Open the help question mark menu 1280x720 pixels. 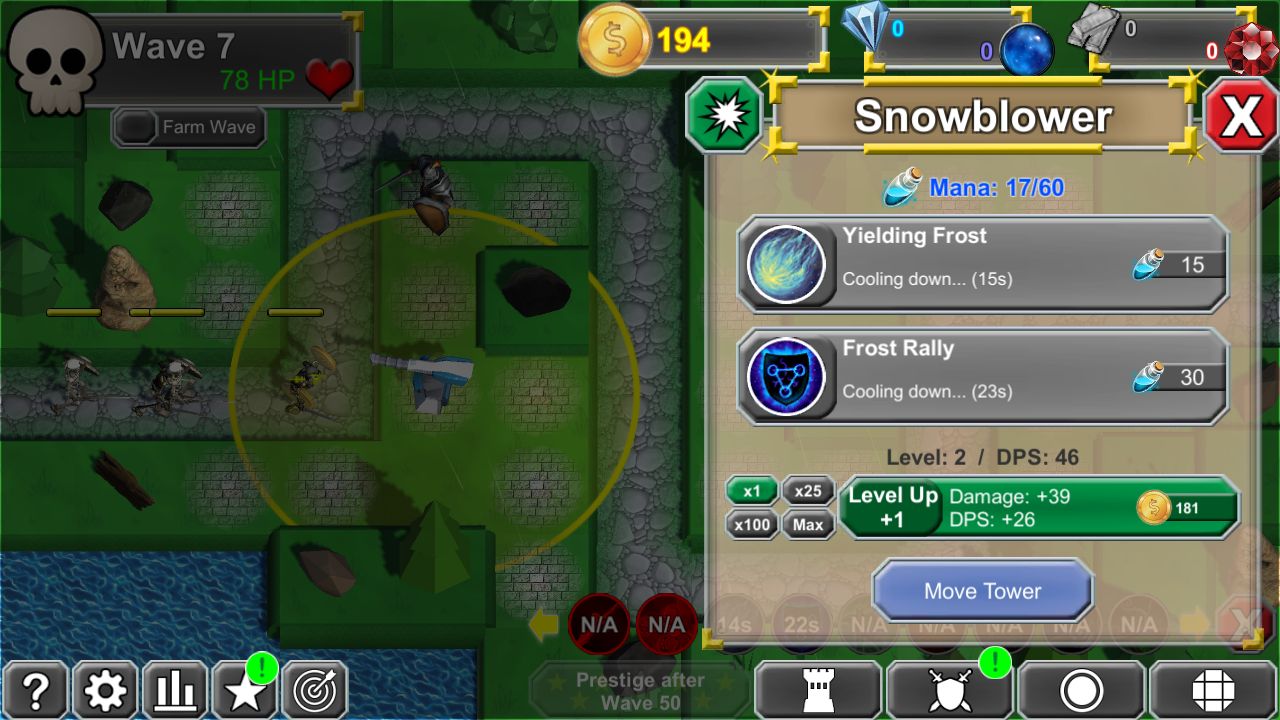[35, 690]
